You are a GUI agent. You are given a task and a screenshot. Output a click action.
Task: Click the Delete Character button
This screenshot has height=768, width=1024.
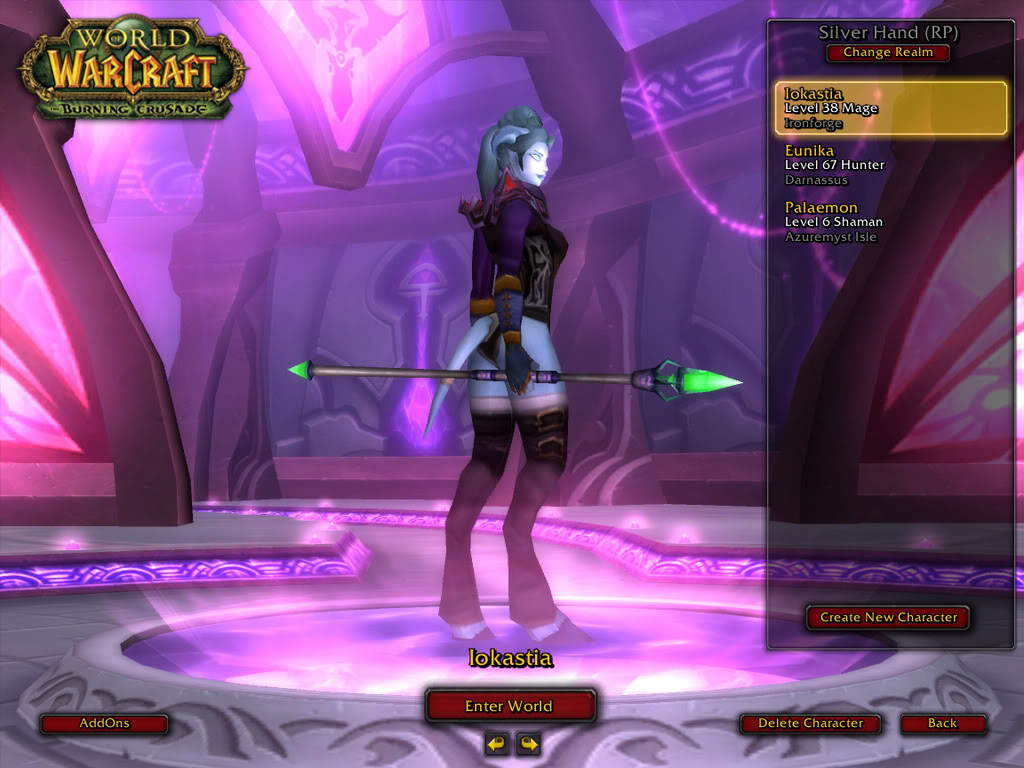point(810,723)
